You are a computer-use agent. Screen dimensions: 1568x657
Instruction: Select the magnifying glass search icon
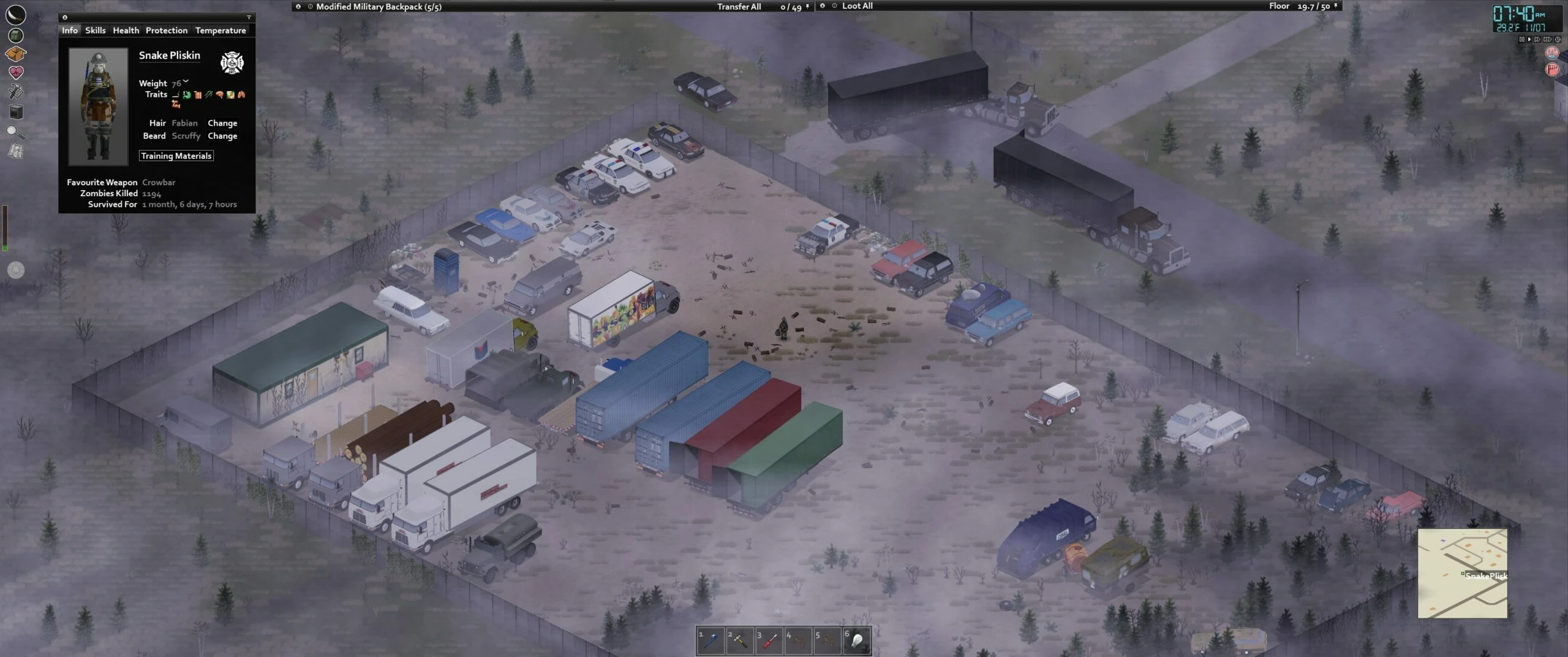click(x=17, y=130)
